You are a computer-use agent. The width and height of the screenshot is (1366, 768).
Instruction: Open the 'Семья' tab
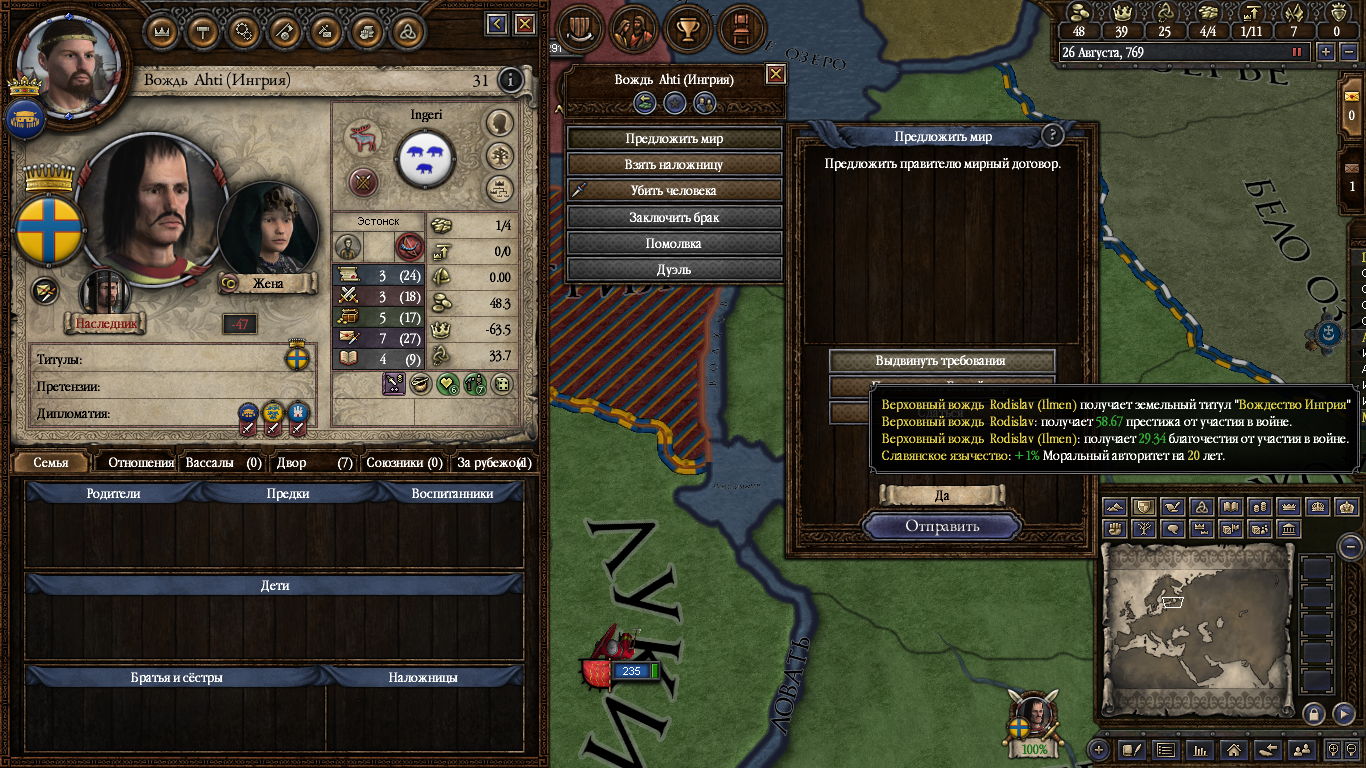click(x=51, y=463)
